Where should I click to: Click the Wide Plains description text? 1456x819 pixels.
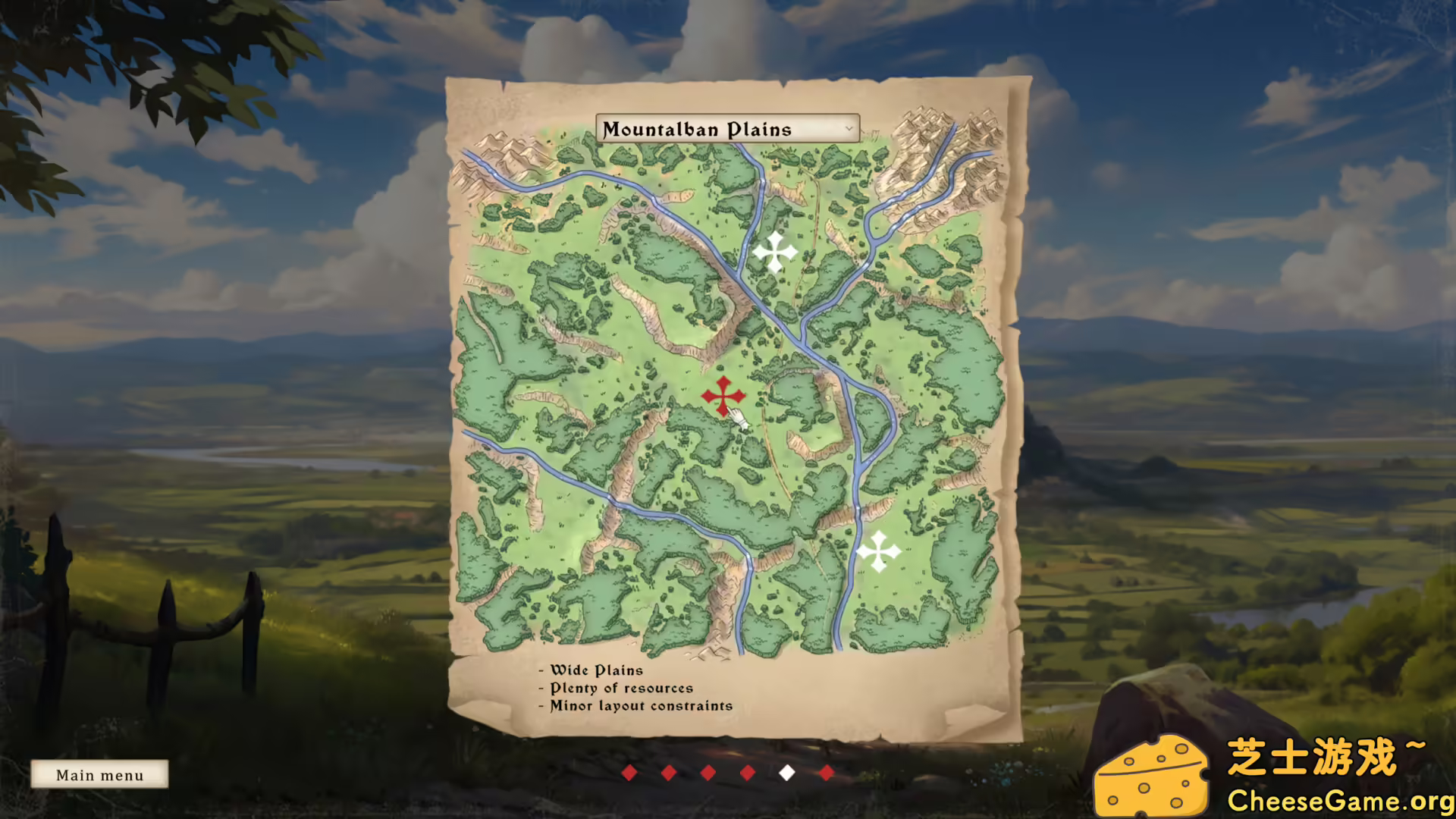click(595, 670)
